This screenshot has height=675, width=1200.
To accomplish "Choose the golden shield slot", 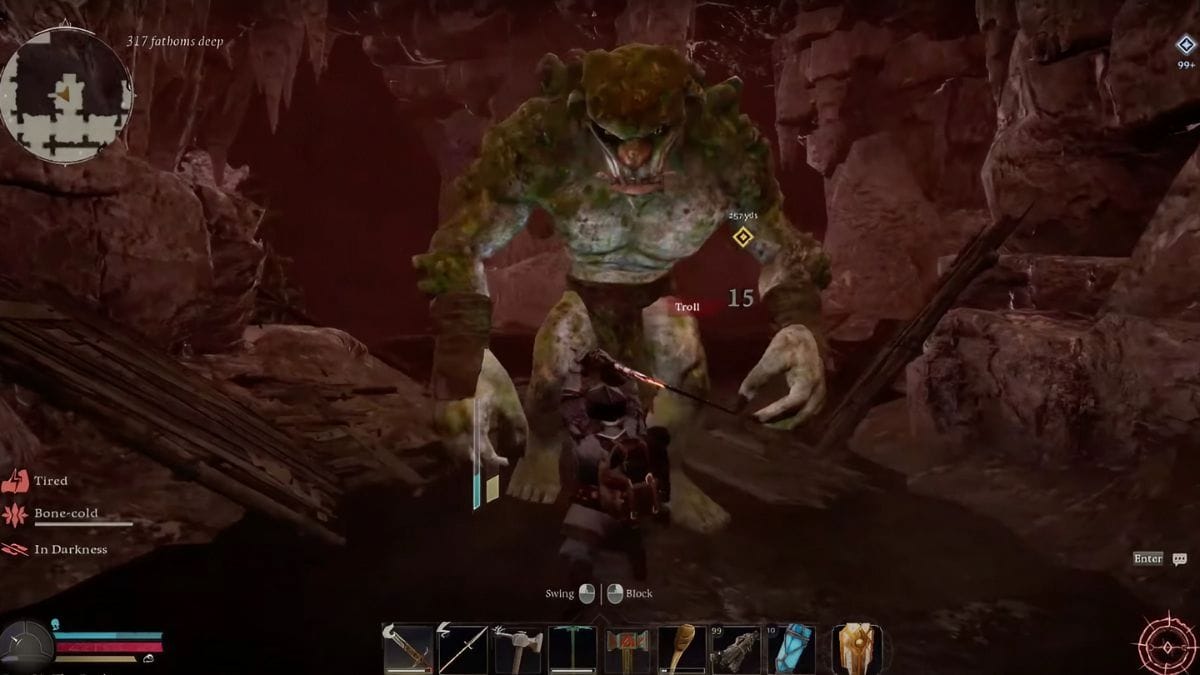I will point(858,648).
